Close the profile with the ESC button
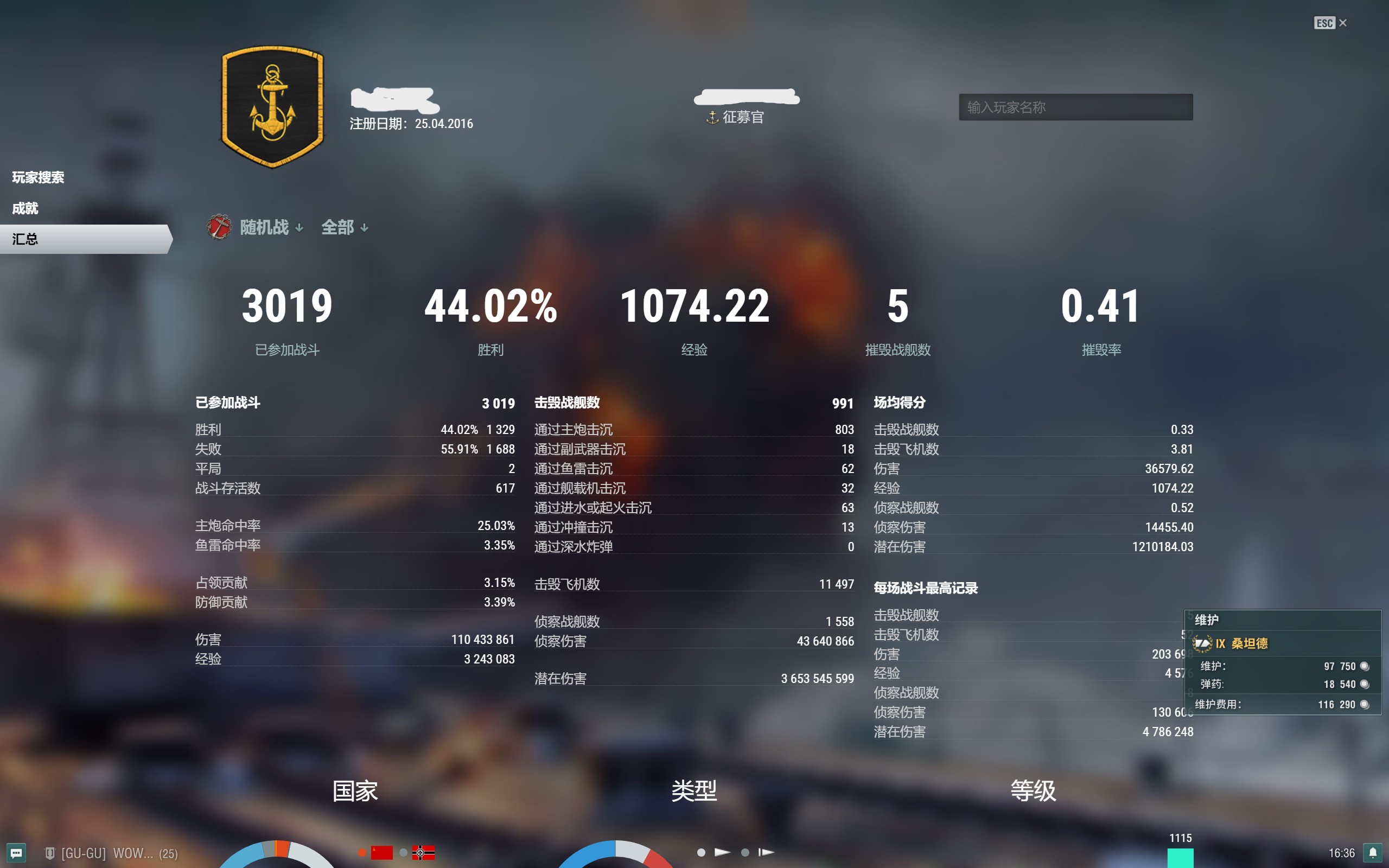The height and width of the screenshot is (868, 1389). 1325,23
